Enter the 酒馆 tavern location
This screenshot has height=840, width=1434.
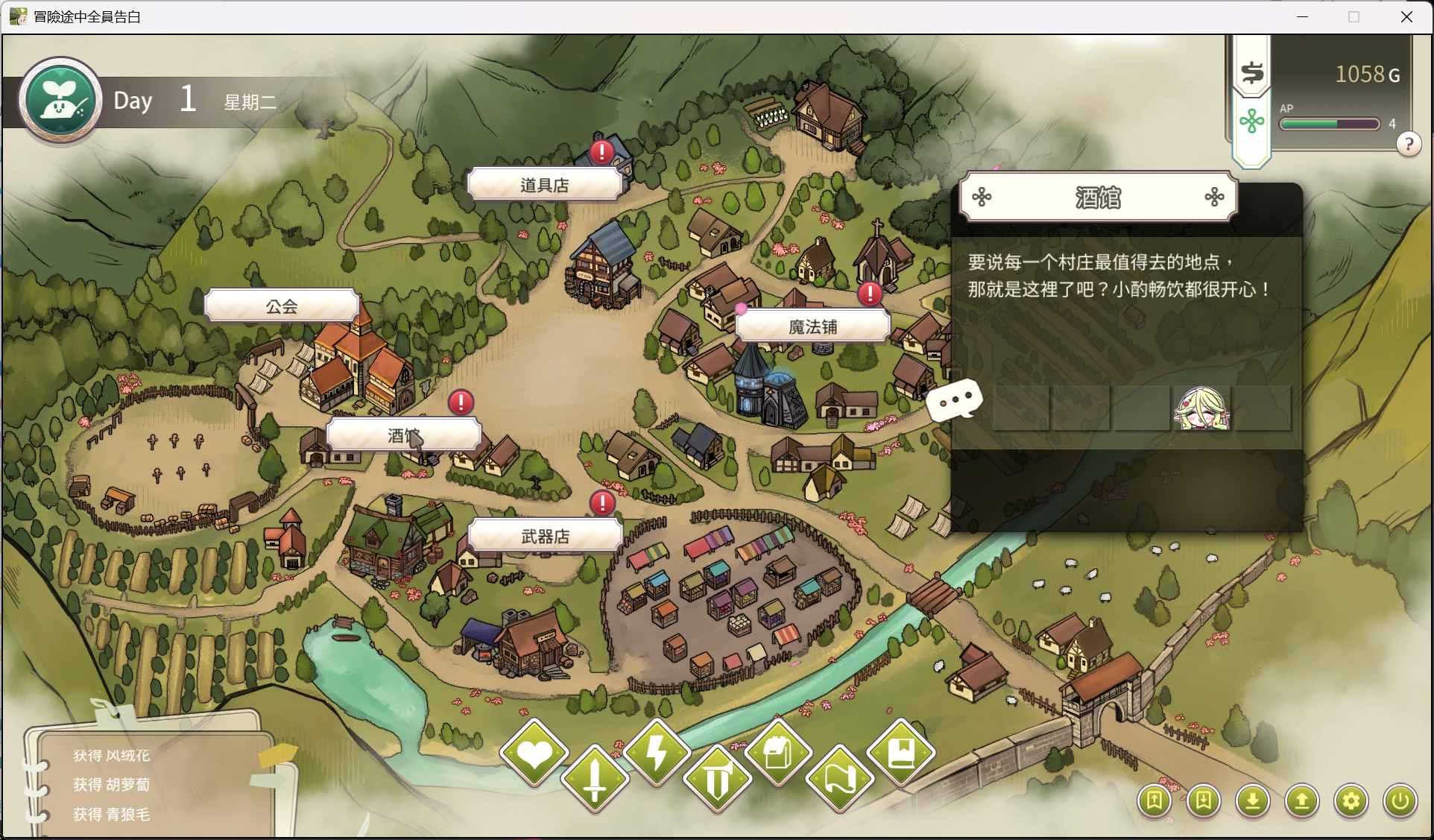(x=403, y=435)
